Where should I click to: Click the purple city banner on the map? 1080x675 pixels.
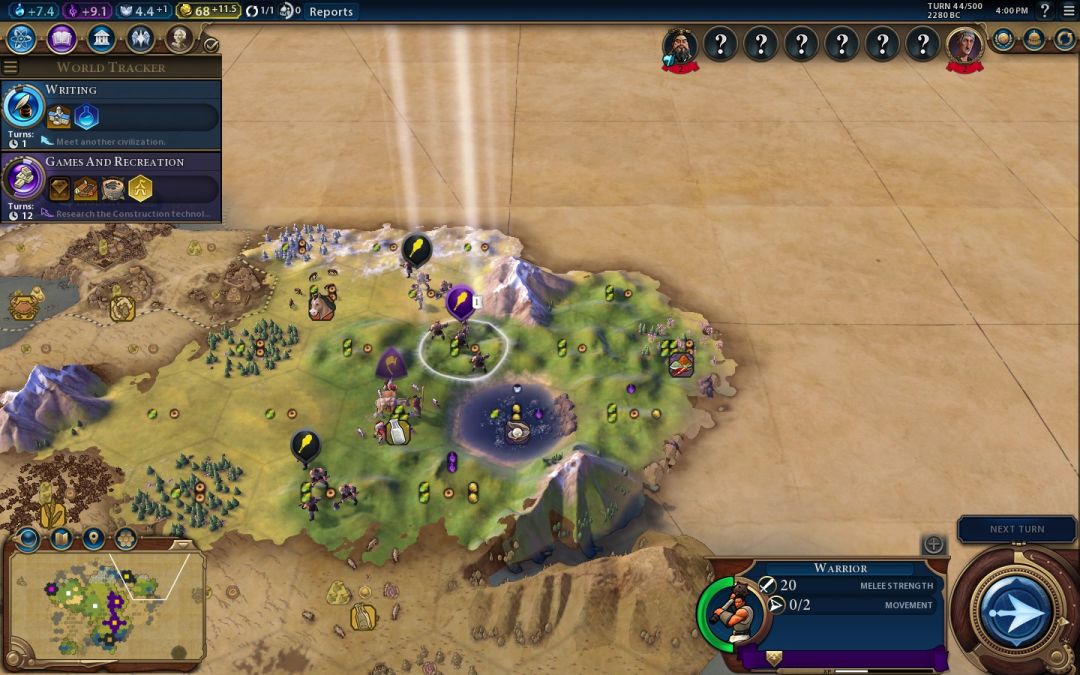459,299
